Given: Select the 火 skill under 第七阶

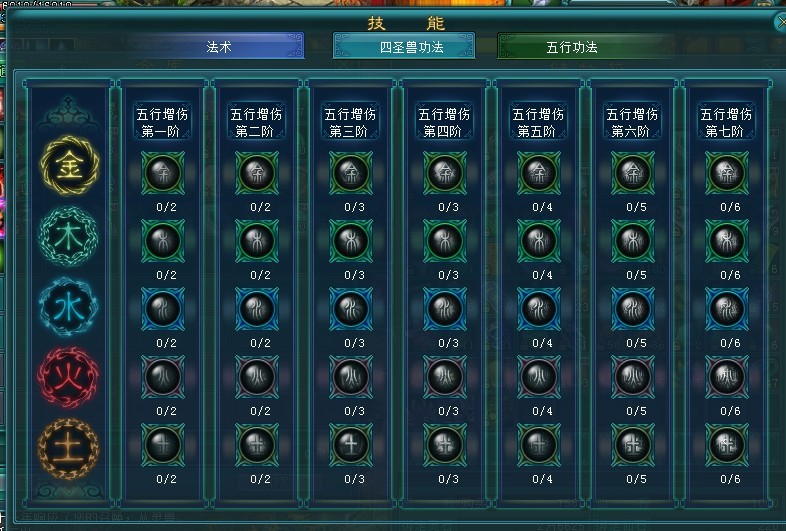Looking at the screenshot, I should (725, 376).
